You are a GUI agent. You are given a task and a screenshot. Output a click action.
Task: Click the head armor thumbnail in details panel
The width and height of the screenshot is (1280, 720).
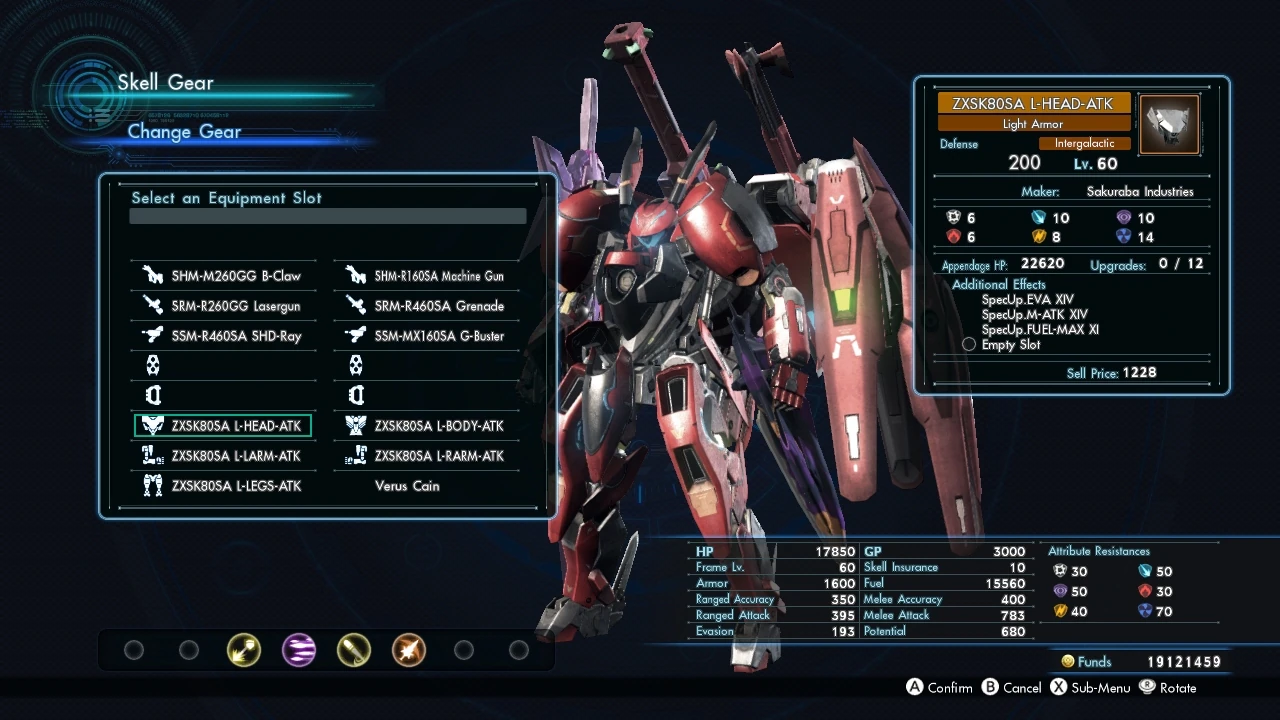1169,124
